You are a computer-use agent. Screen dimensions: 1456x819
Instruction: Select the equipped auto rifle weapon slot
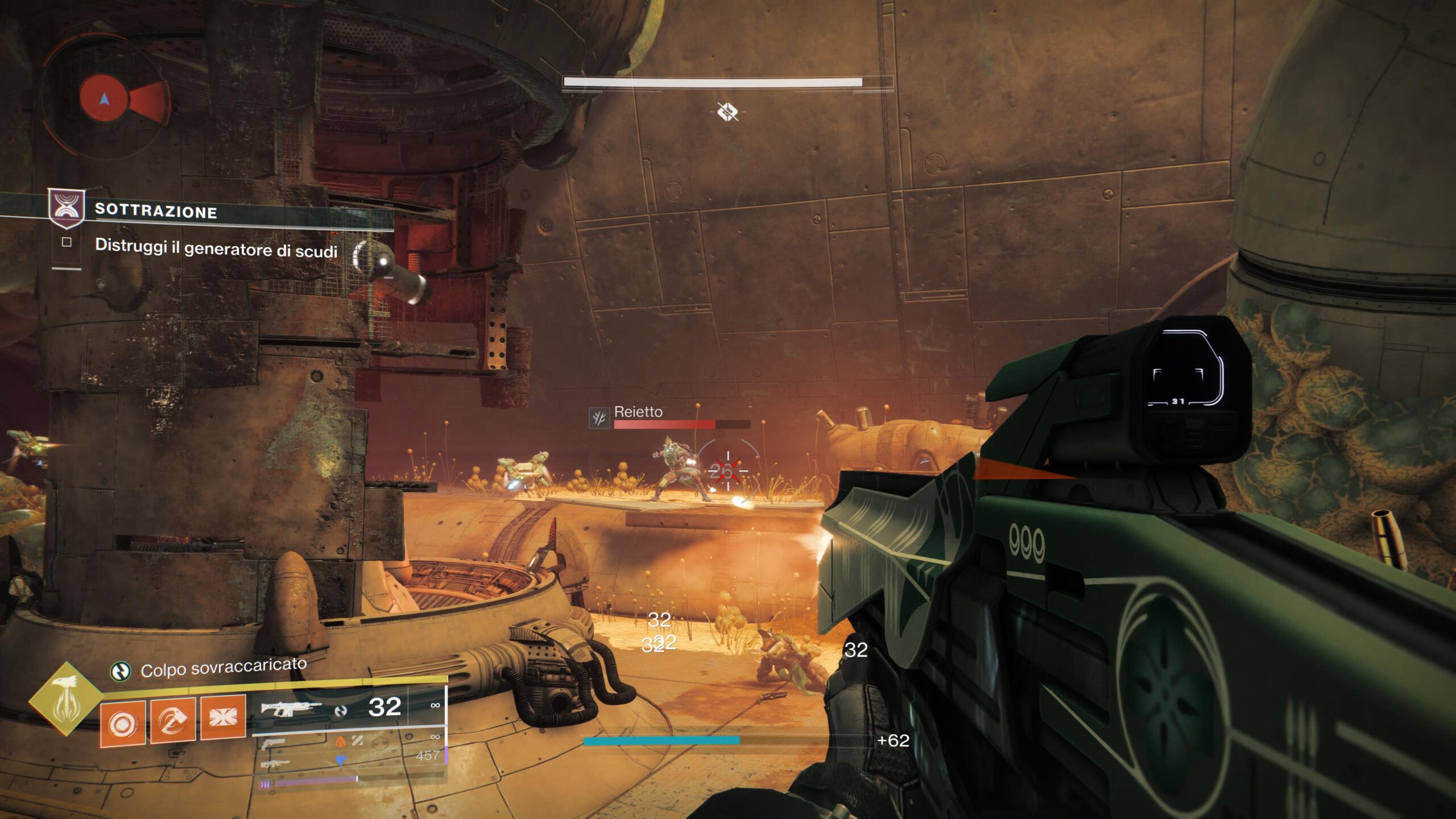point(291,709)
